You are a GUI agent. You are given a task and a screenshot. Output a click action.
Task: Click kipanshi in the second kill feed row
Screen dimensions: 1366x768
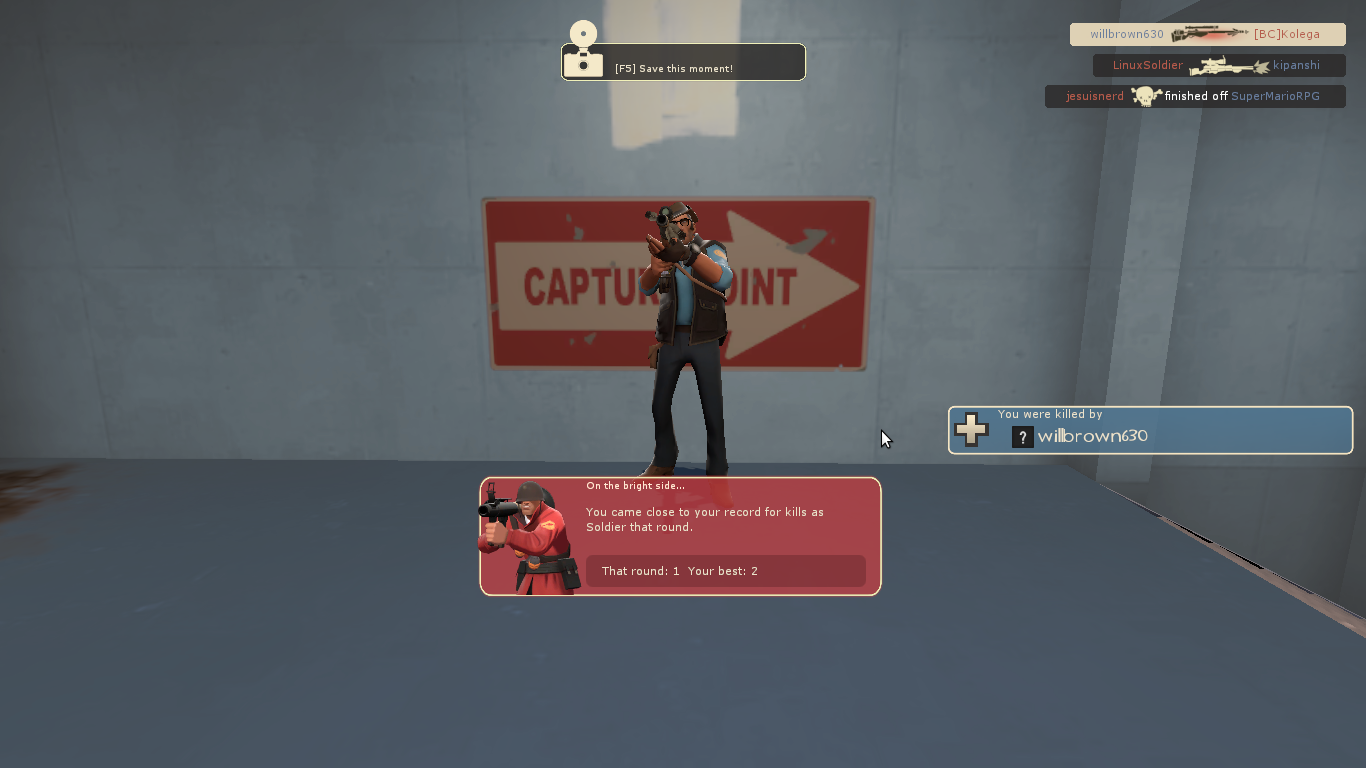(x=1297, y=64)
